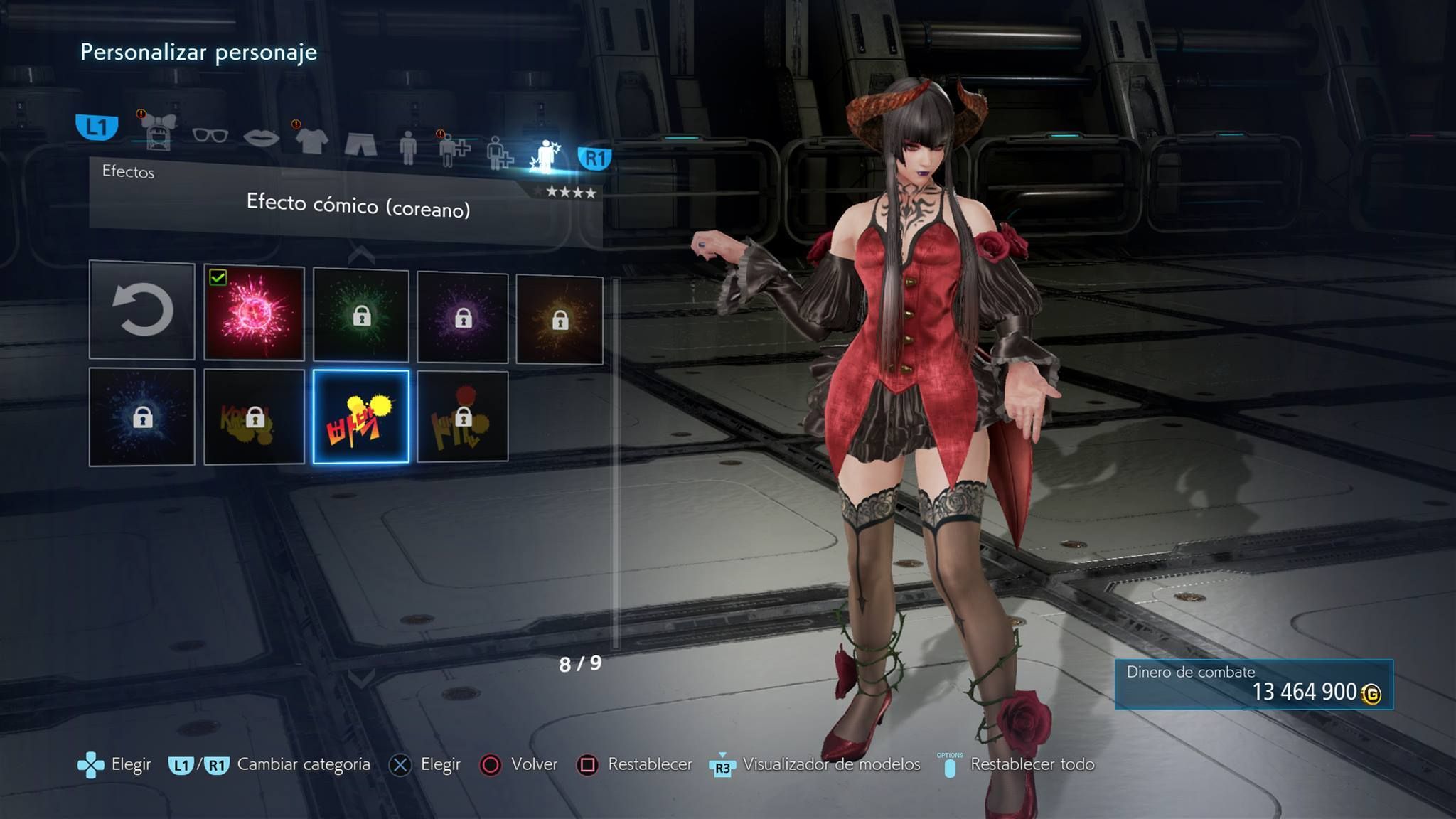Viewport: 1456px width, 819px height.
Task: Select the locked green burst effect
Action: 361,315
